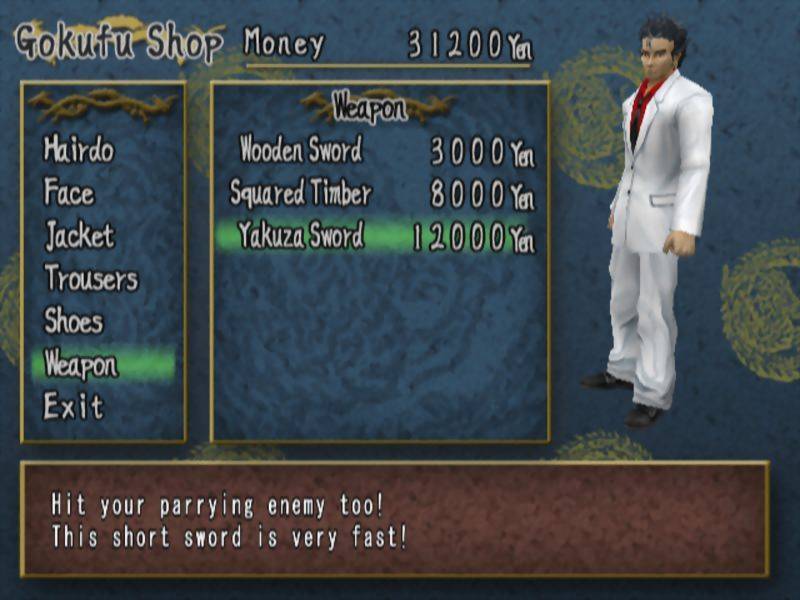800x600 pixels.
Task: Open the Hairdo category
Action: coord(79,151)
